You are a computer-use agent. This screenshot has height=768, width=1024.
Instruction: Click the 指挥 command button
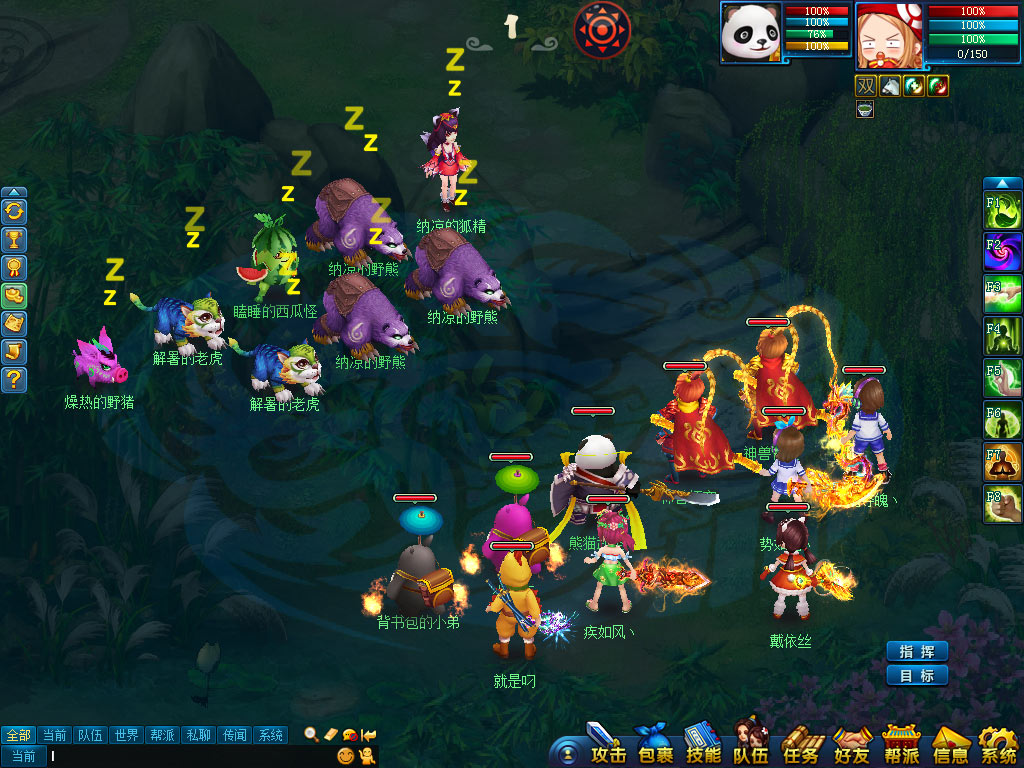click(916, 651)
